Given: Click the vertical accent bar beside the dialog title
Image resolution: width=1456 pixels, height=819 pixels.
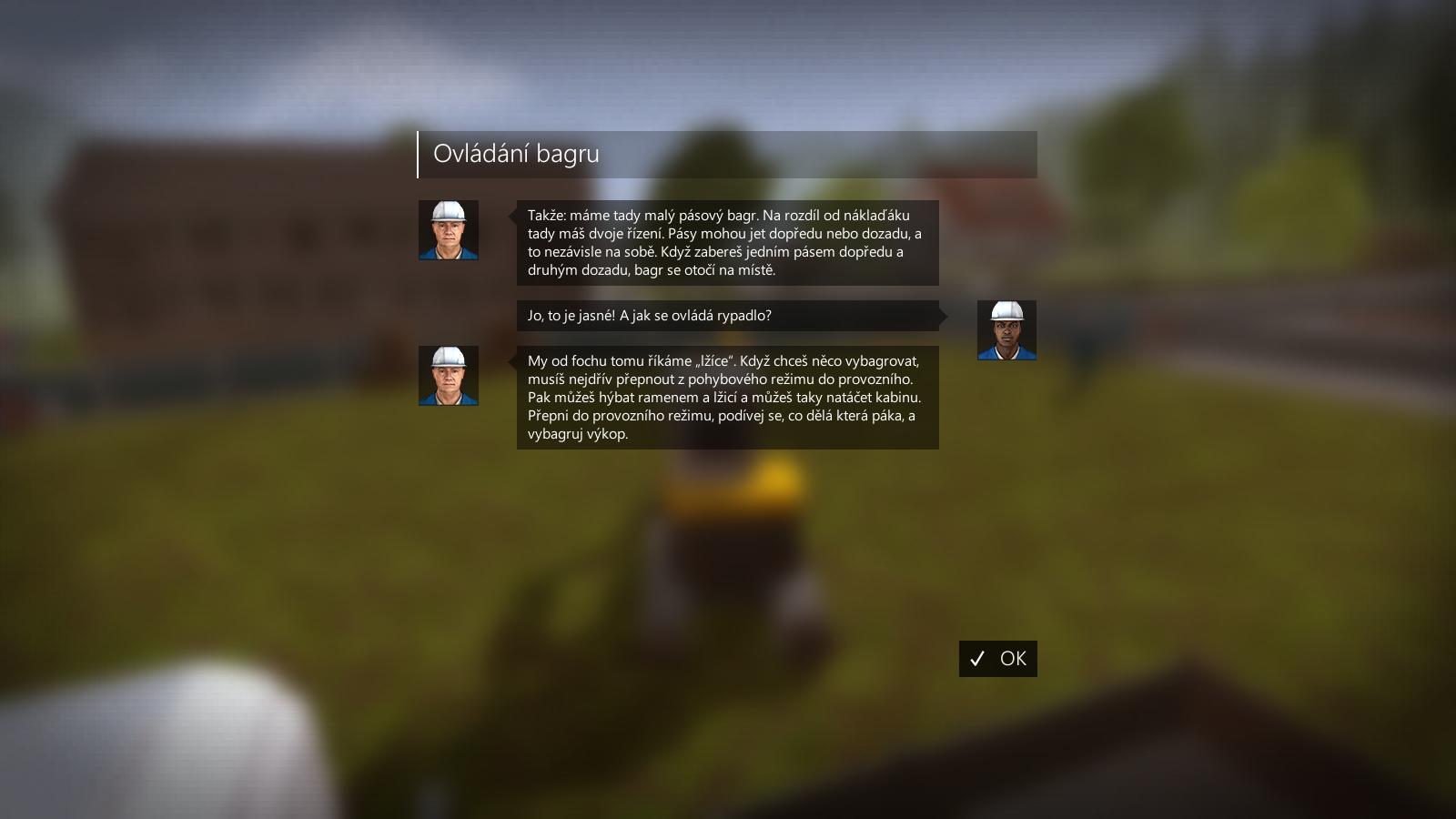Looking at the screenshot, I should click(x=420, y=154).
